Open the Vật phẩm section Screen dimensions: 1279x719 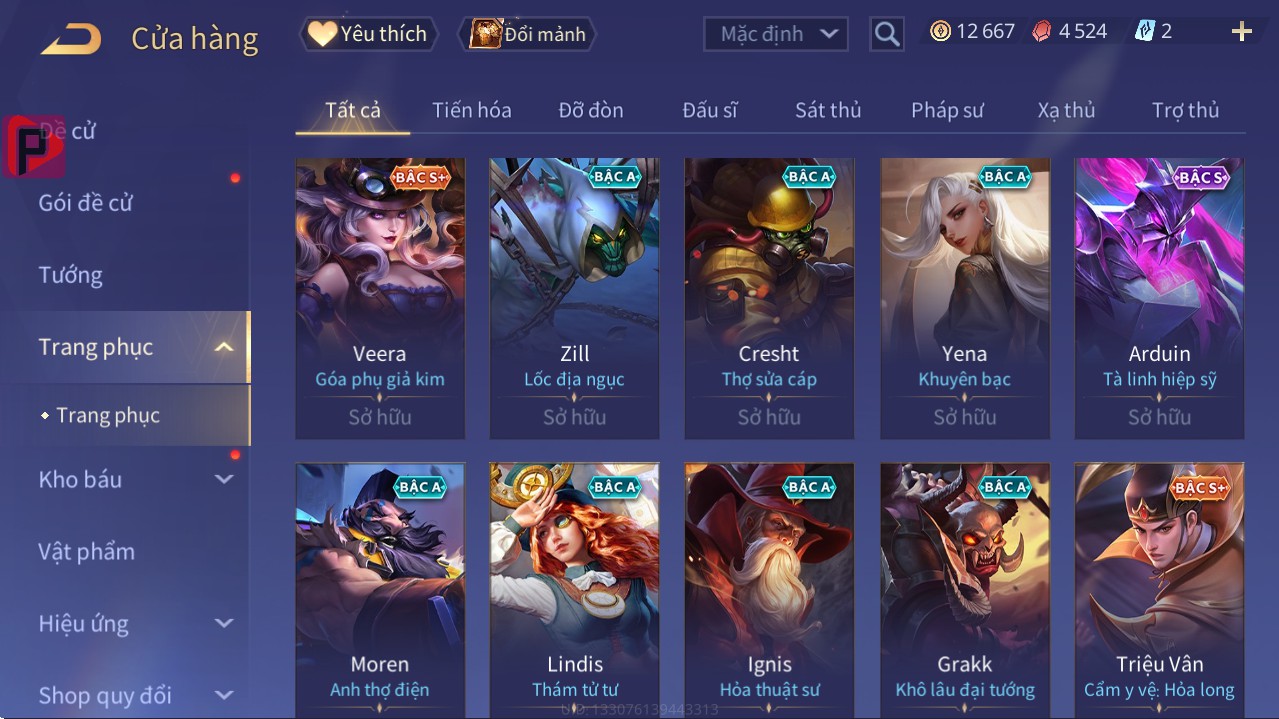click(86, 551)
